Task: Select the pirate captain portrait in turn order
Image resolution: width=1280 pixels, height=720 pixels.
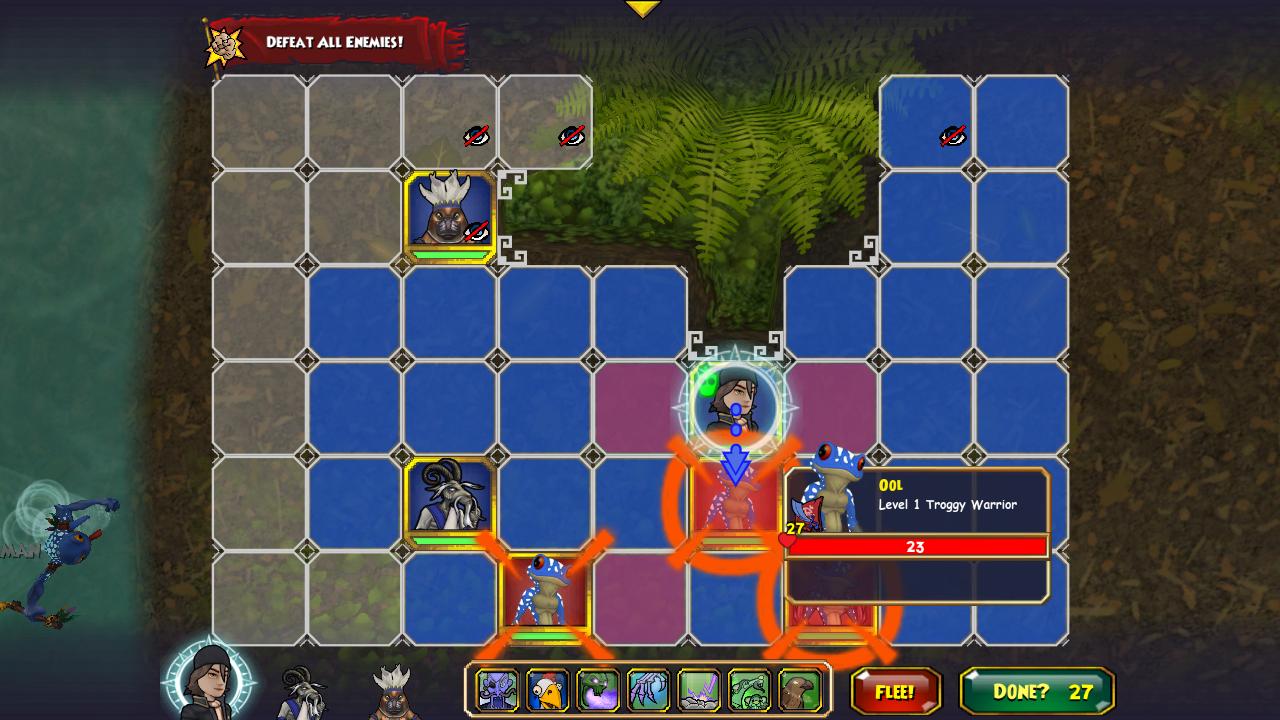Action: [x=208, y=682]
